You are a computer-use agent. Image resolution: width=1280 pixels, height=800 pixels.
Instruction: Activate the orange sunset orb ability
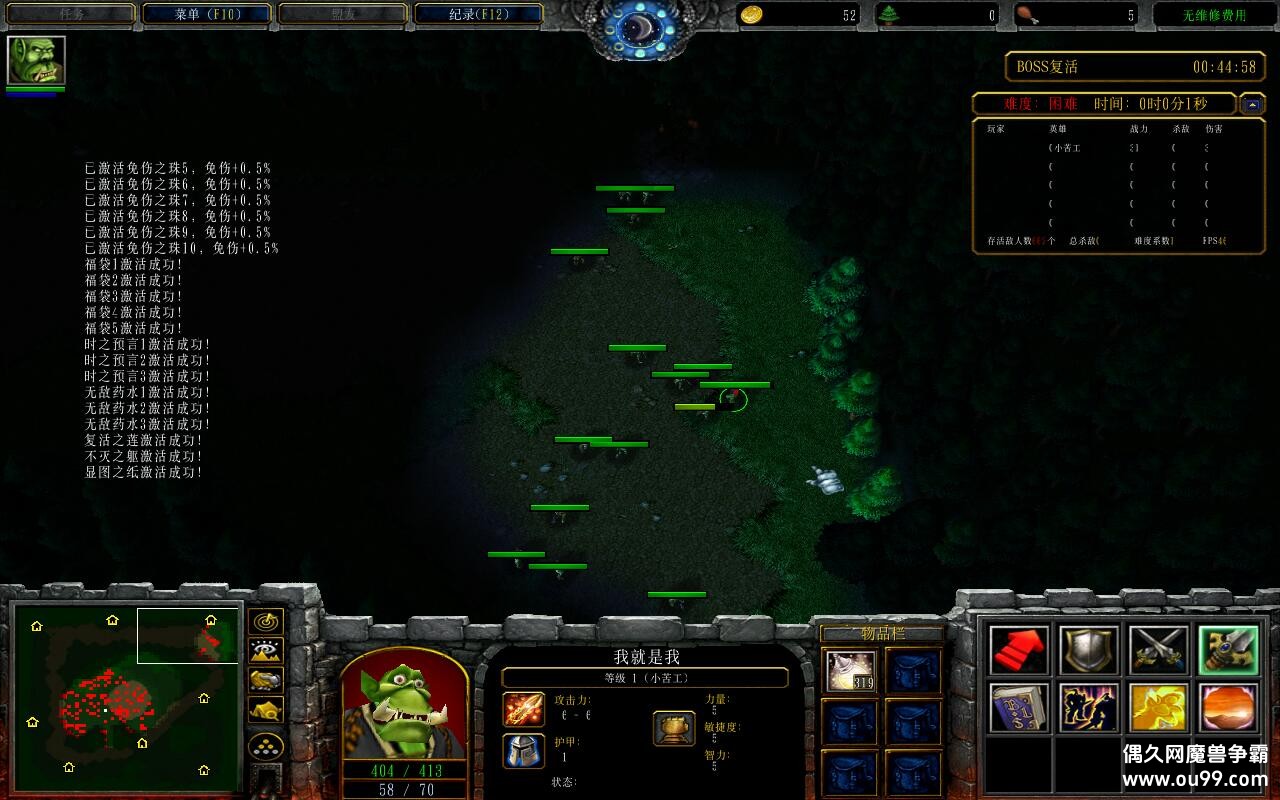coord(1228,708)
